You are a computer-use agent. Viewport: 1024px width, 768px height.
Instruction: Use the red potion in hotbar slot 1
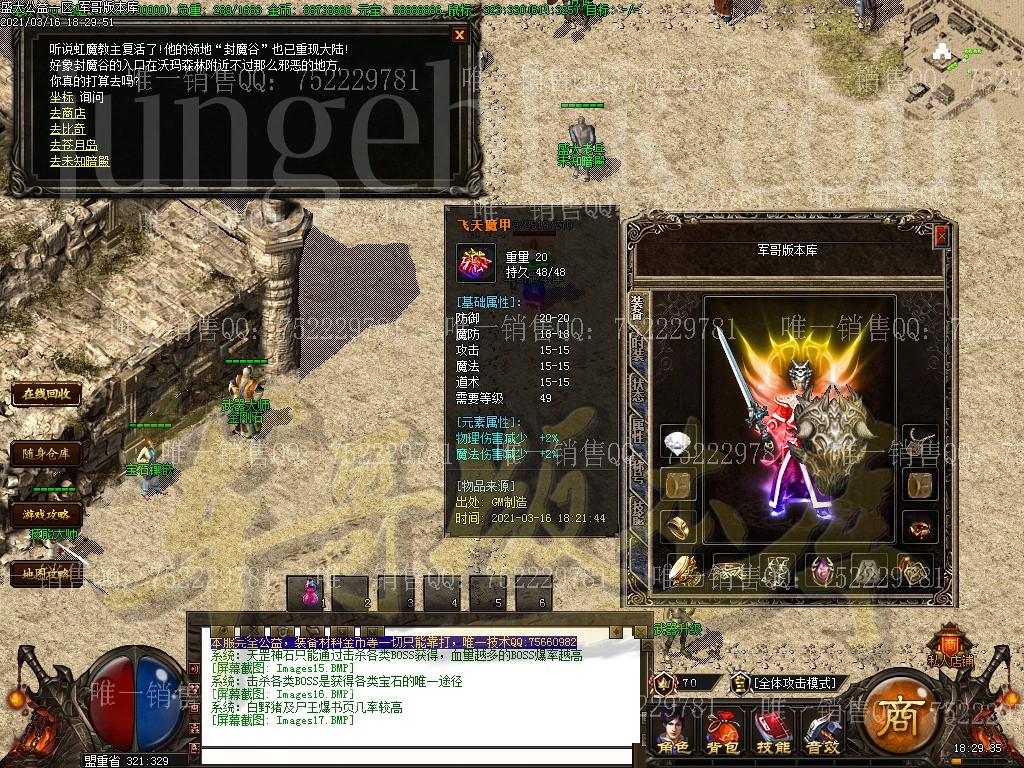pos(309,592)
